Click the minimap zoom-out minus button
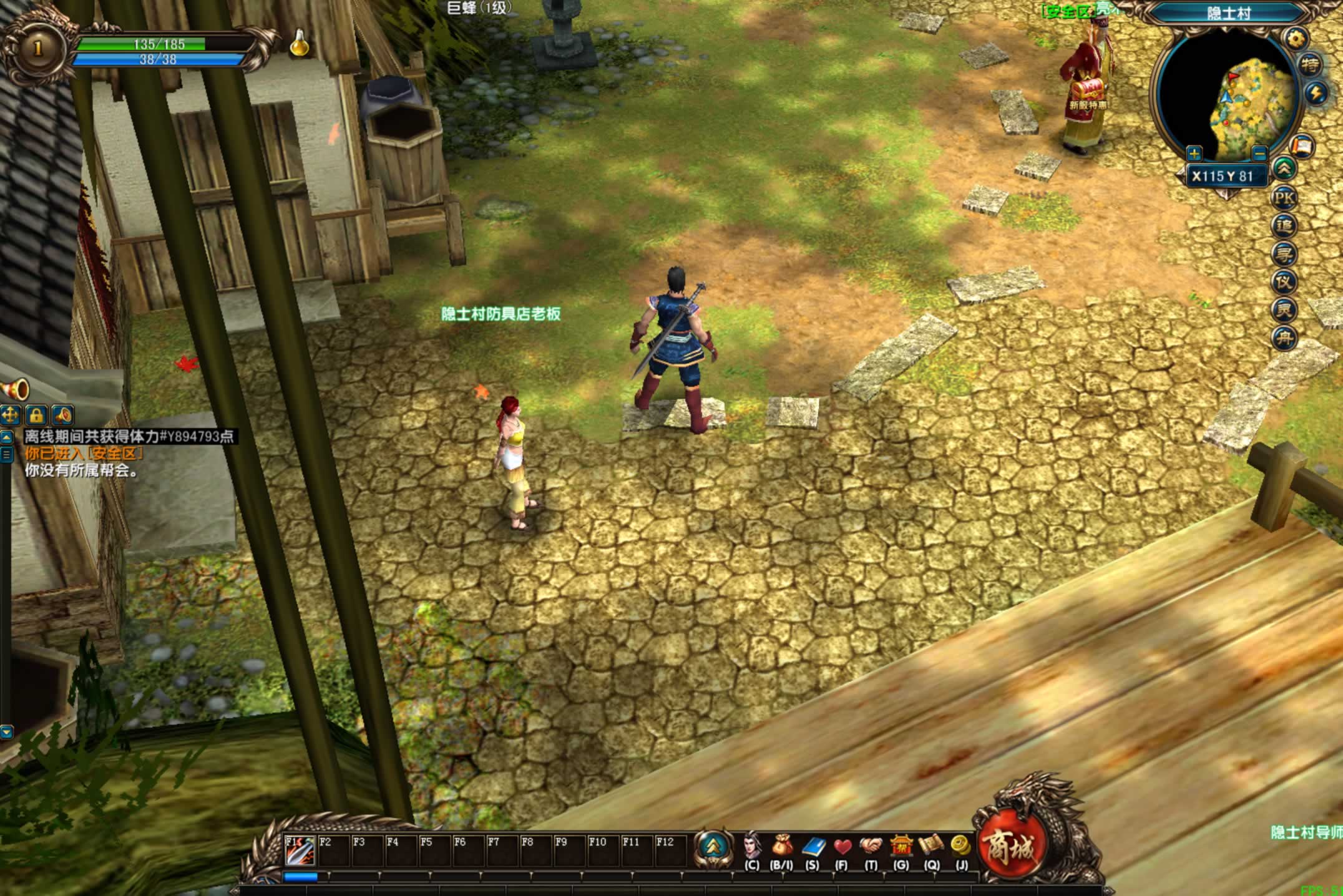This screenshot has width=1343, height=896. [1259, 153]
